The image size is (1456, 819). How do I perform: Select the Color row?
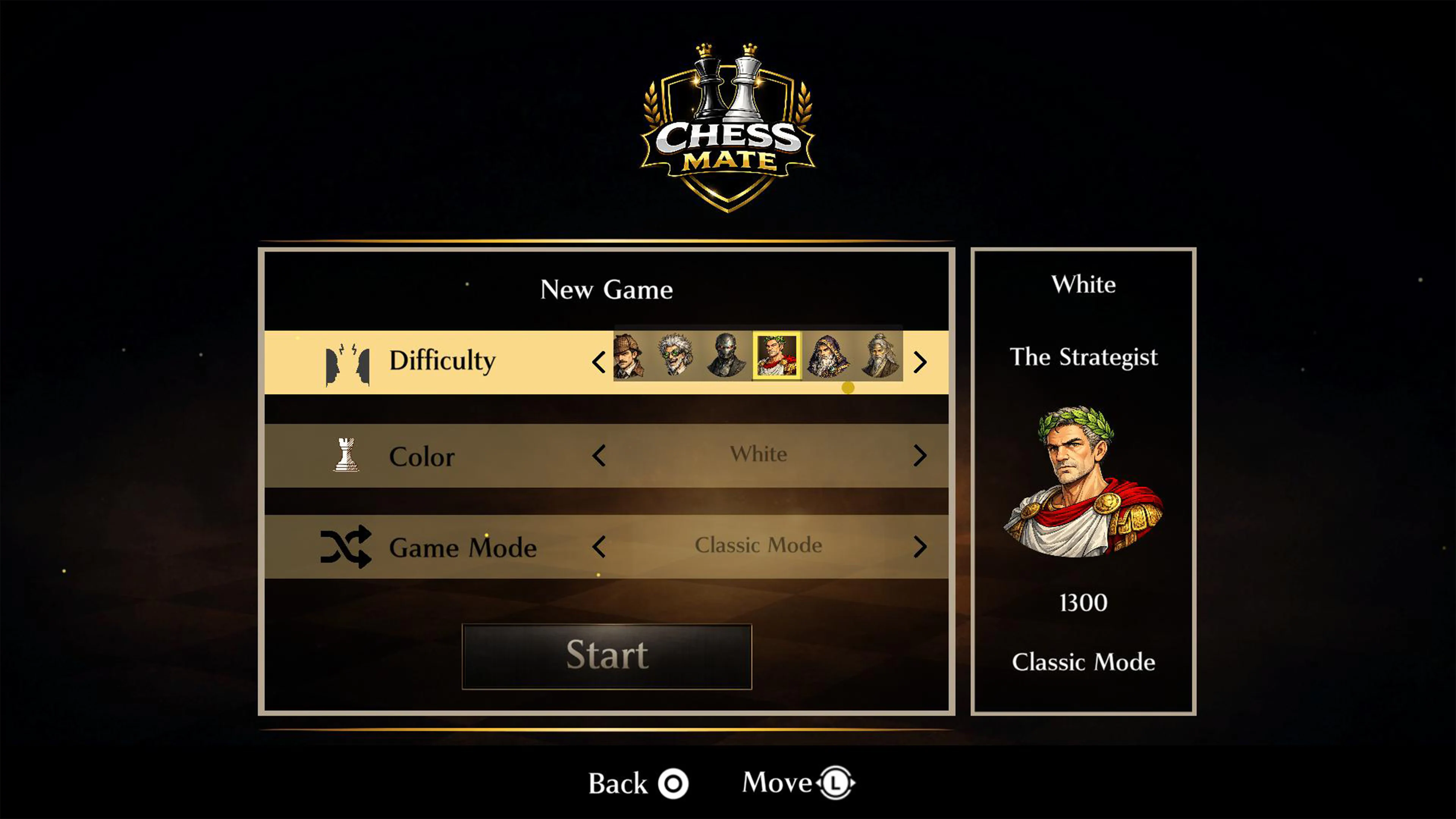point(423,456)
